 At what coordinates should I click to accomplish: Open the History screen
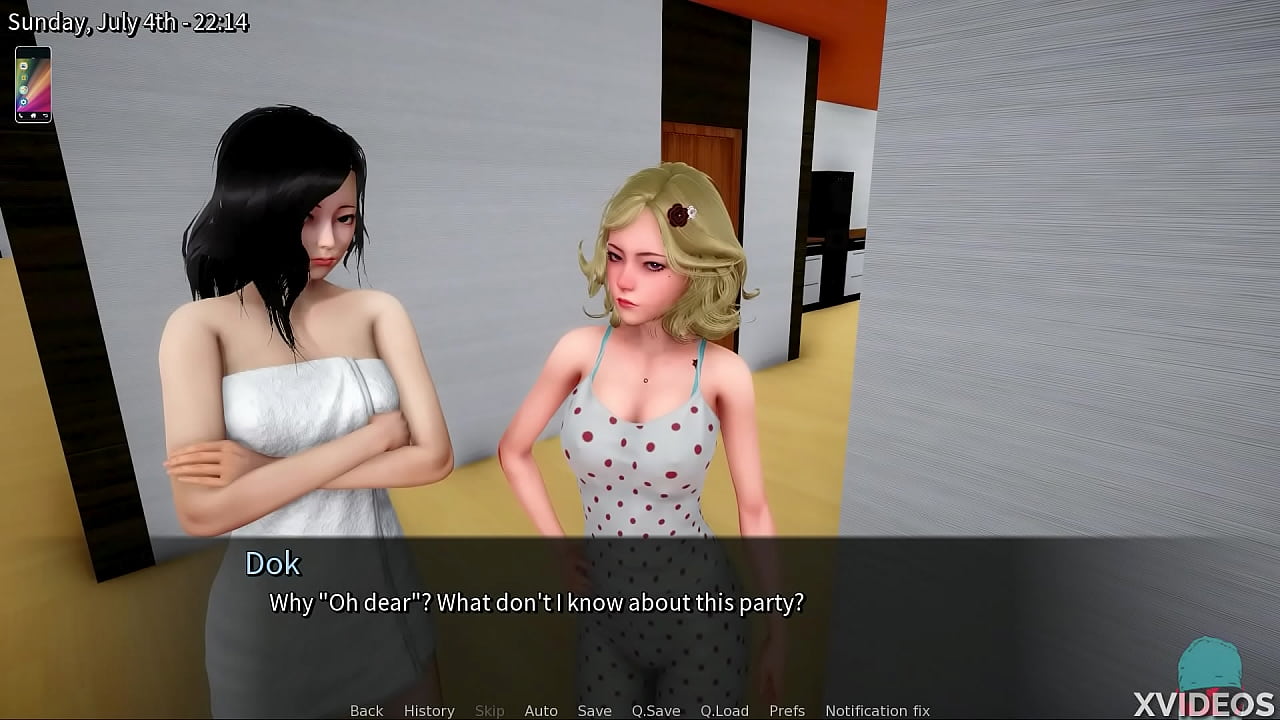pos(428,710)
